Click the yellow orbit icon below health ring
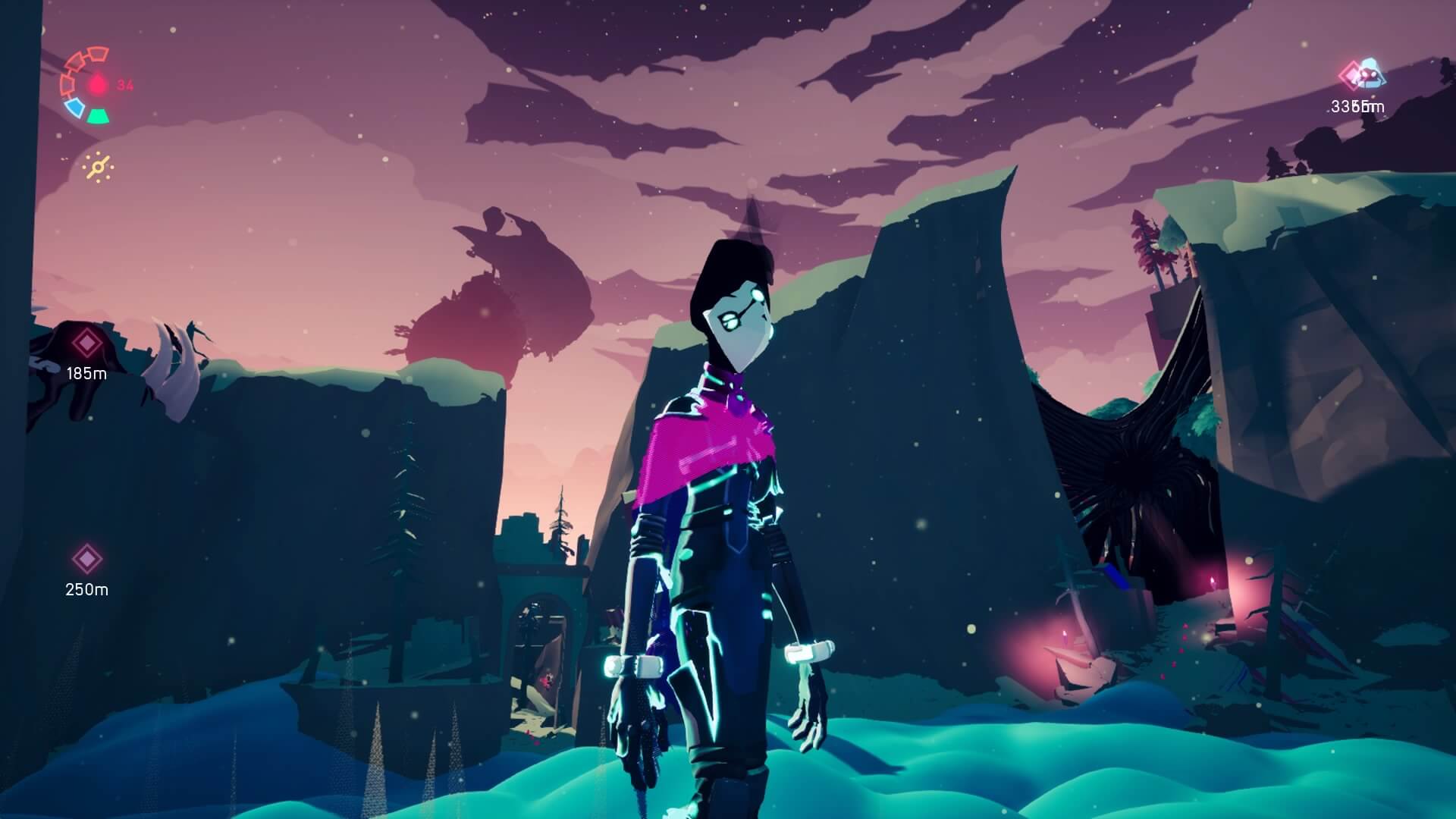The height and width of the screenshot is (819, 1456). (x=99, y=167)
